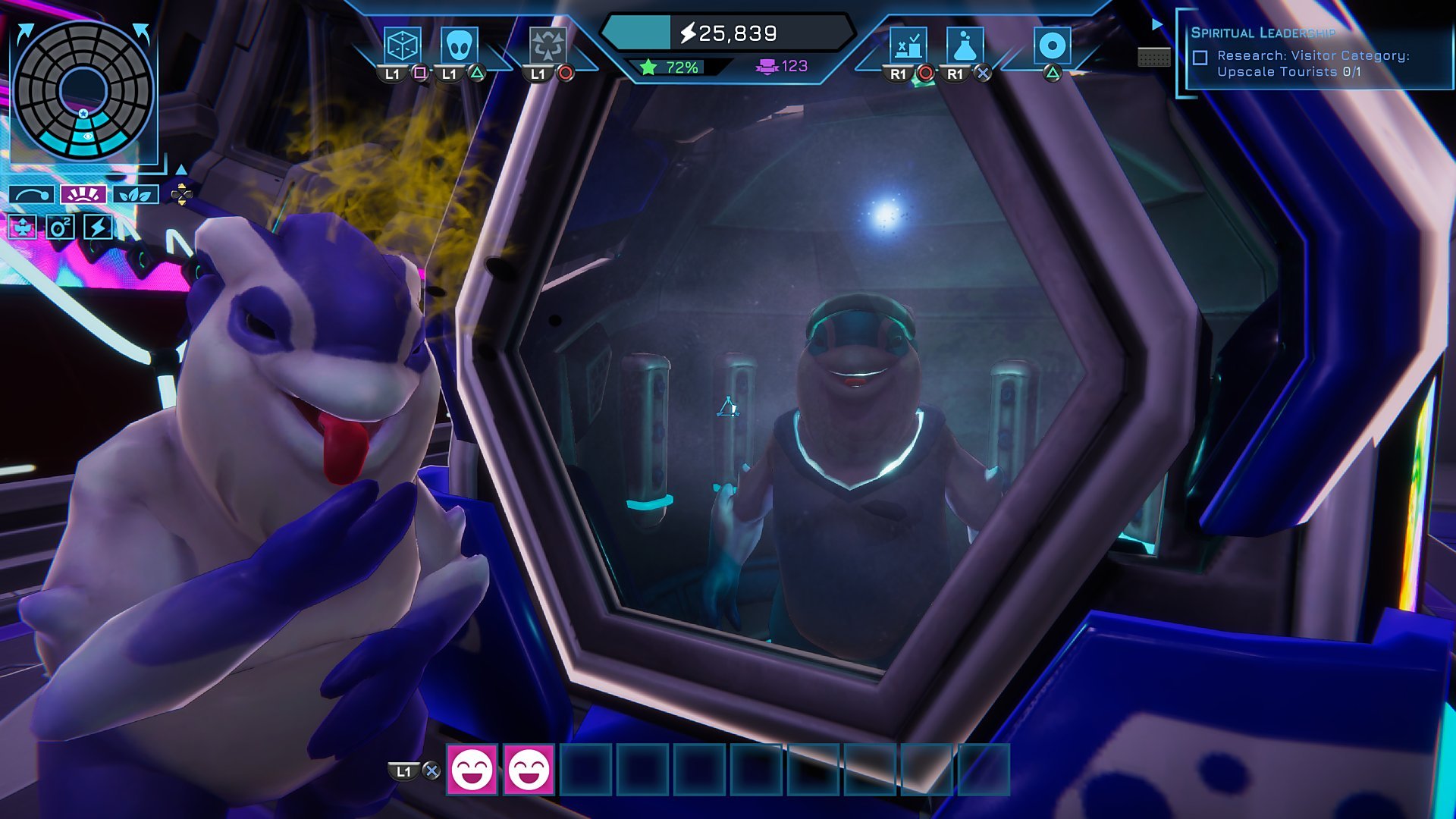Toggle the curved path overlay button
Screen dimensions: 1456x819
point(32,195)
